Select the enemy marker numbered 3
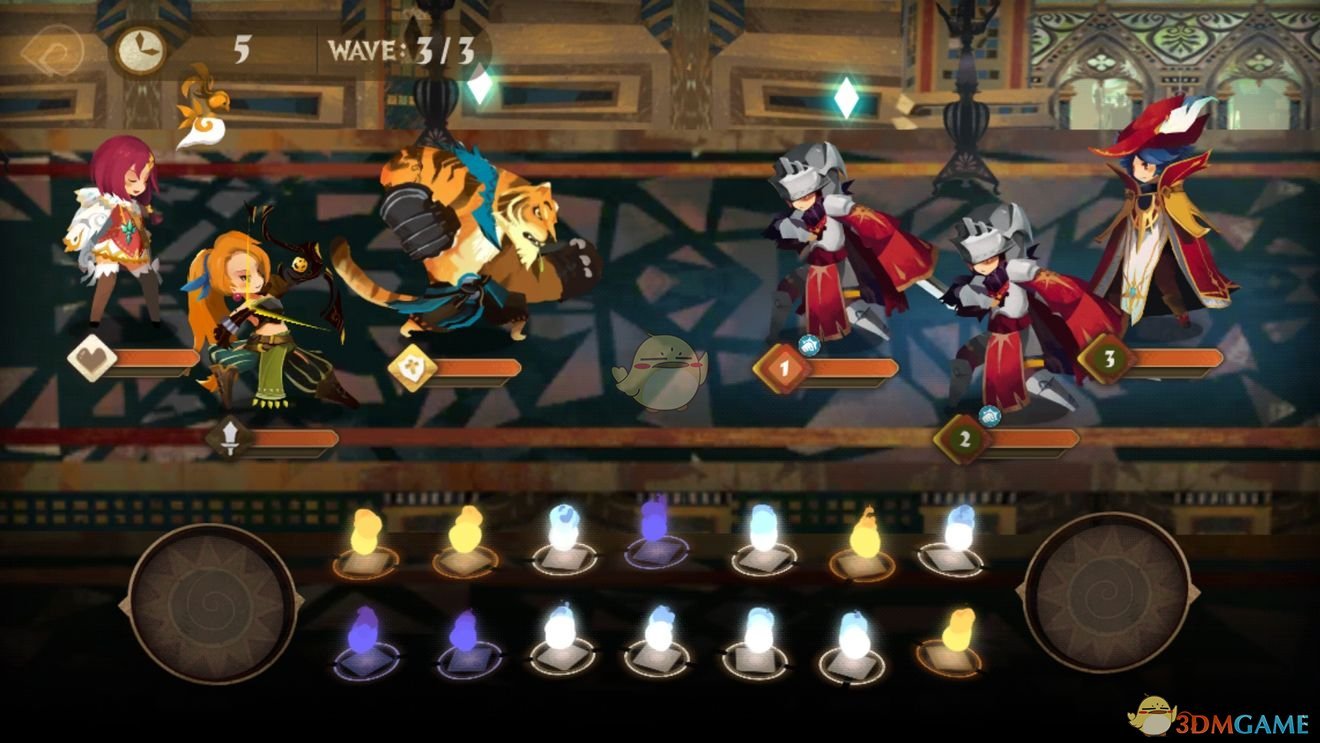1320x743 pixels. click(x=1109, y=359)
